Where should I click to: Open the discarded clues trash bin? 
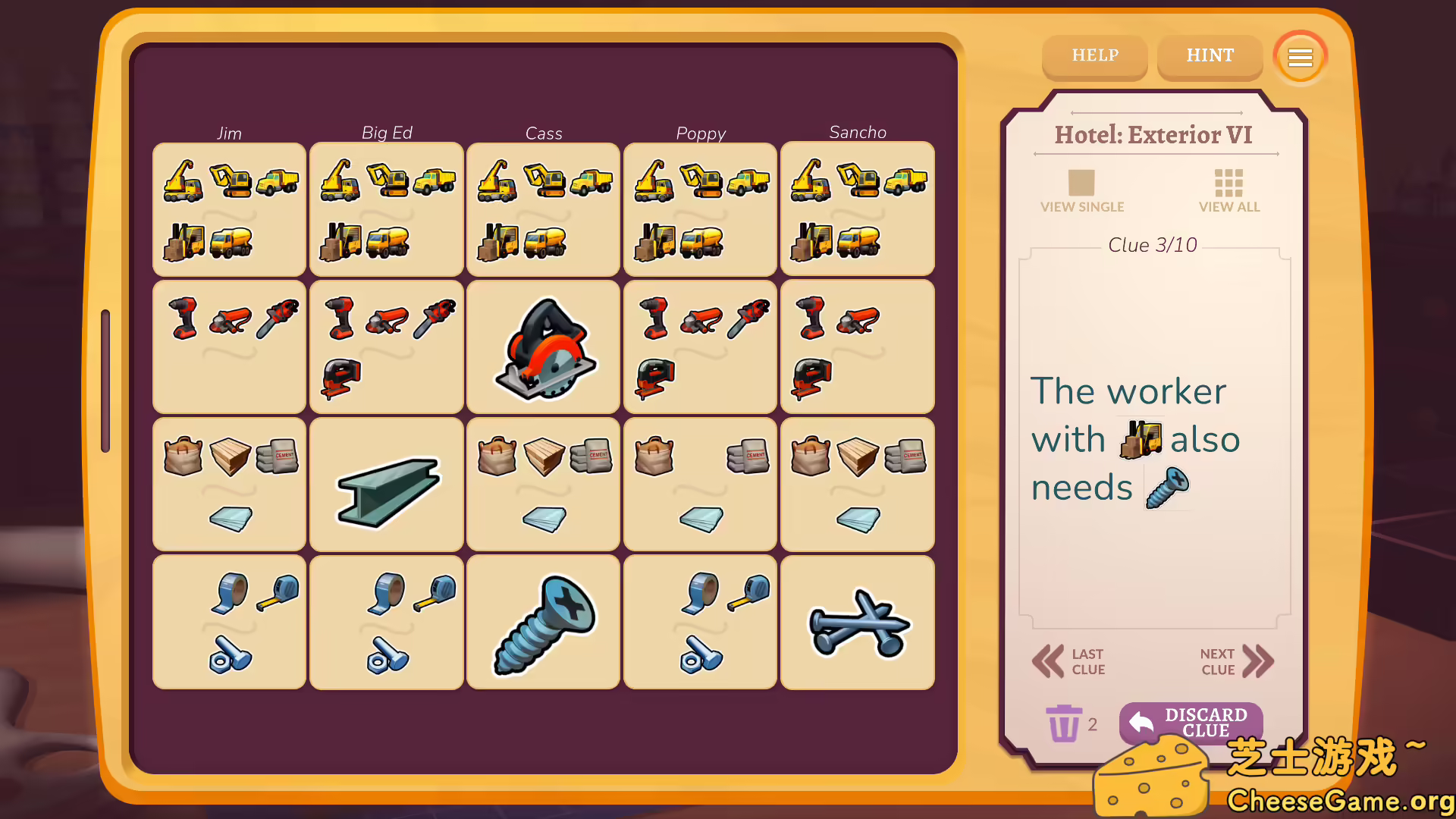pyautogui.click(x=1065, y=724)
